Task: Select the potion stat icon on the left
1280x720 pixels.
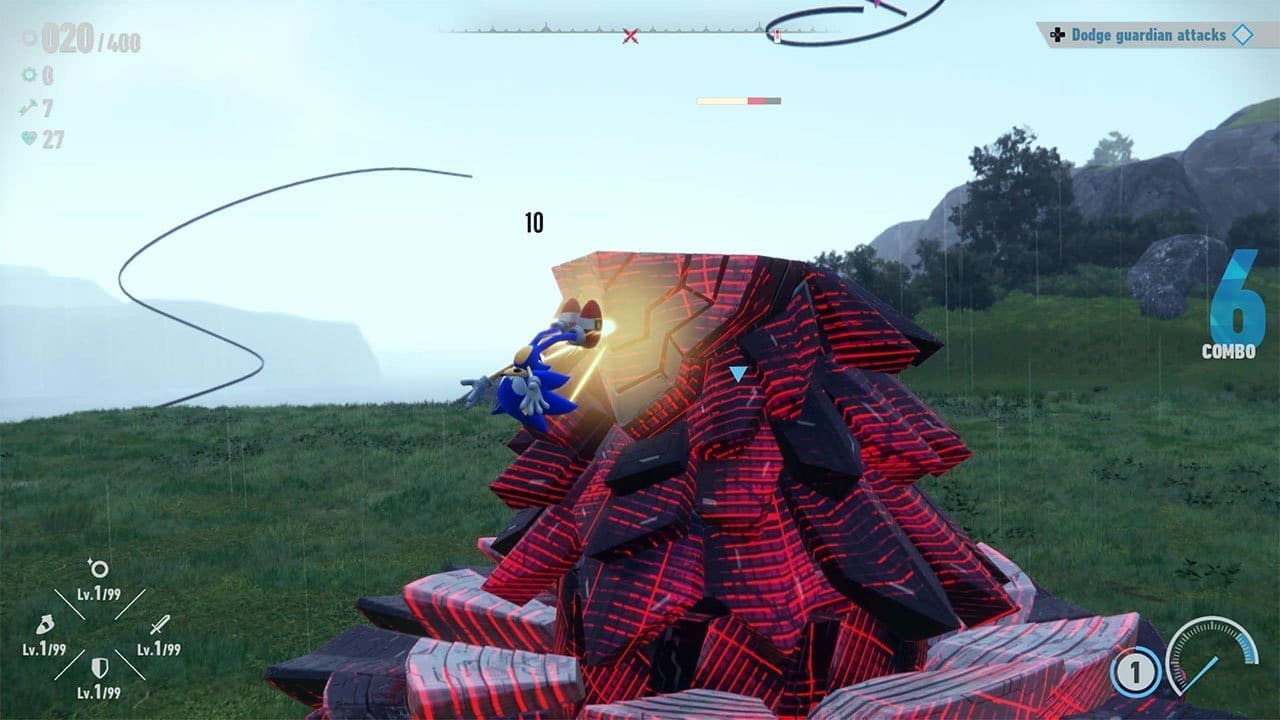Action: 46,625
